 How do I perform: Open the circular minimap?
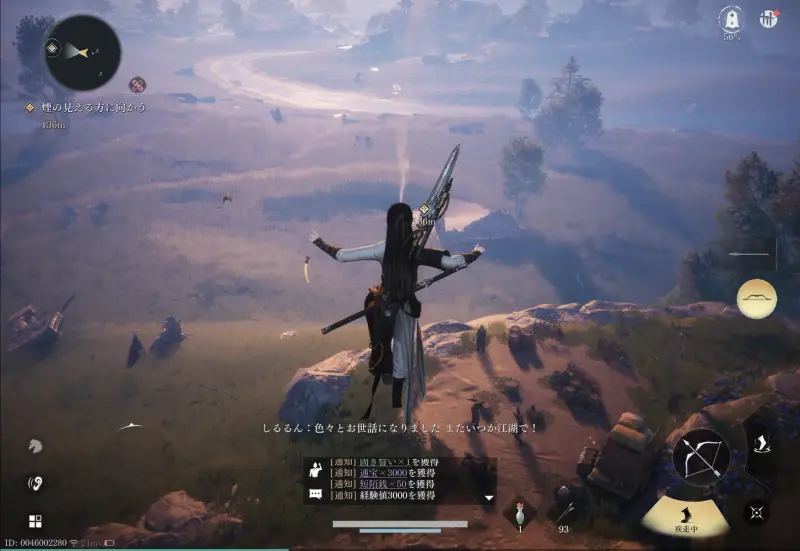coord(82,52)
